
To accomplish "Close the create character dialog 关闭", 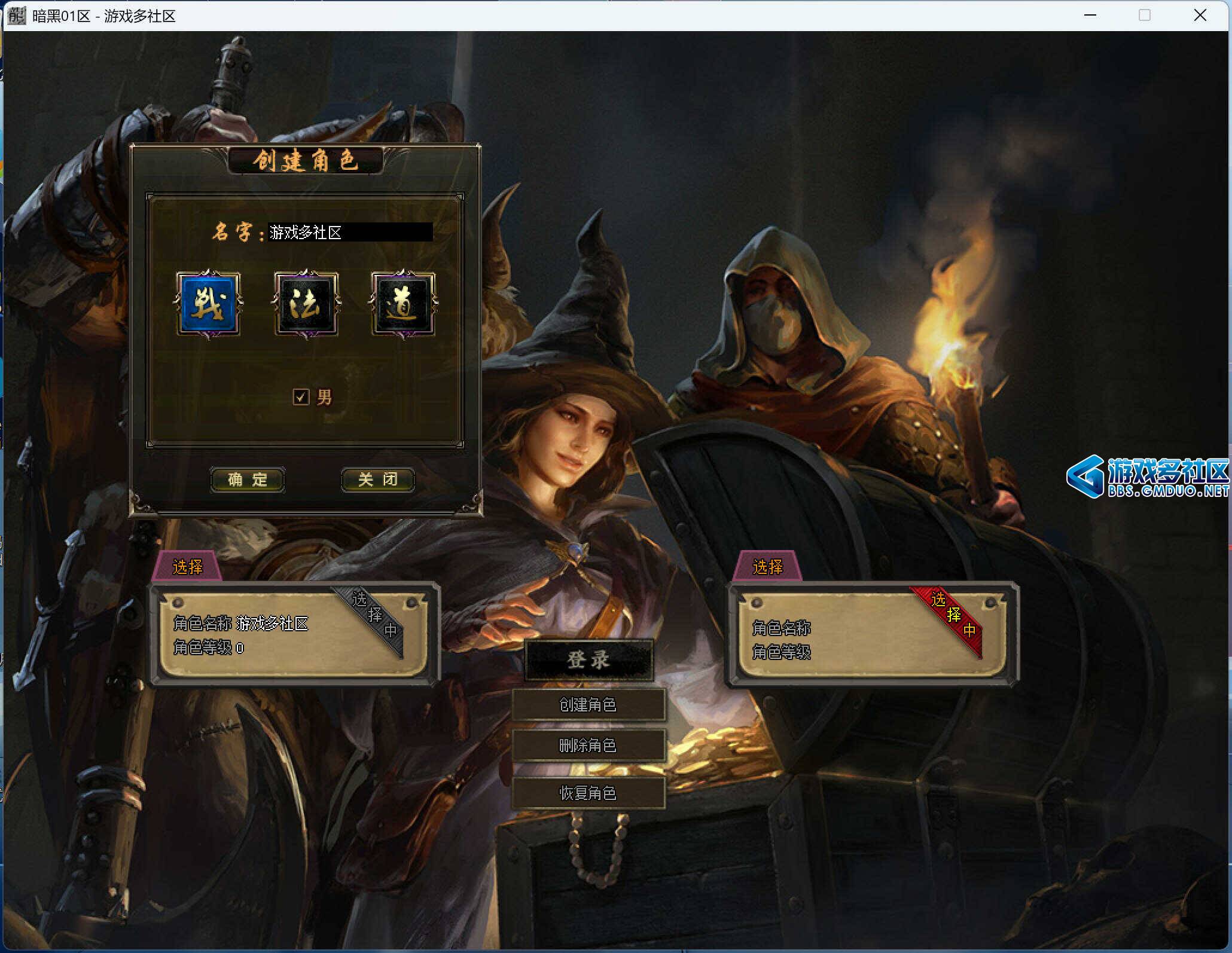I will pyautogui.click(x=377, y=479).
